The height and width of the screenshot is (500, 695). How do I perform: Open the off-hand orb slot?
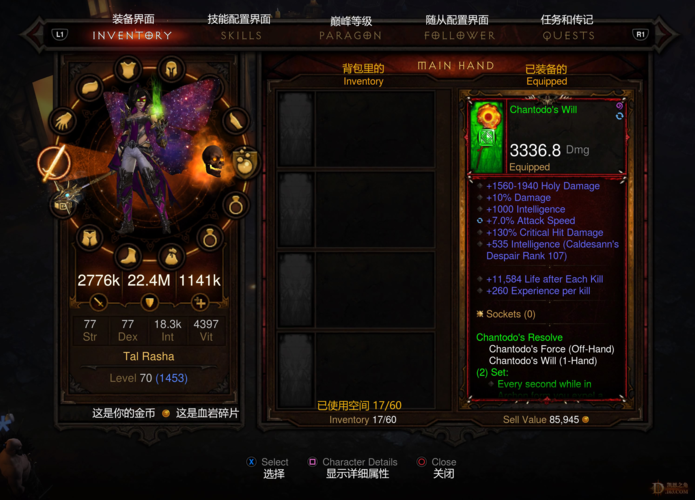tap(243, 162)
